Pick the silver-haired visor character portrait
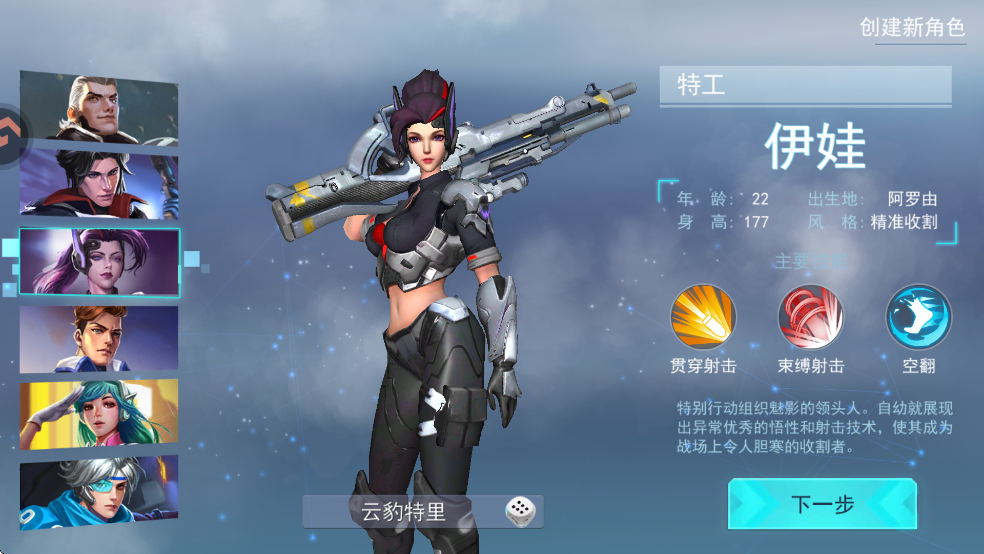The width and height of the screenshot is (984, 554). click(x=99, y=490)
